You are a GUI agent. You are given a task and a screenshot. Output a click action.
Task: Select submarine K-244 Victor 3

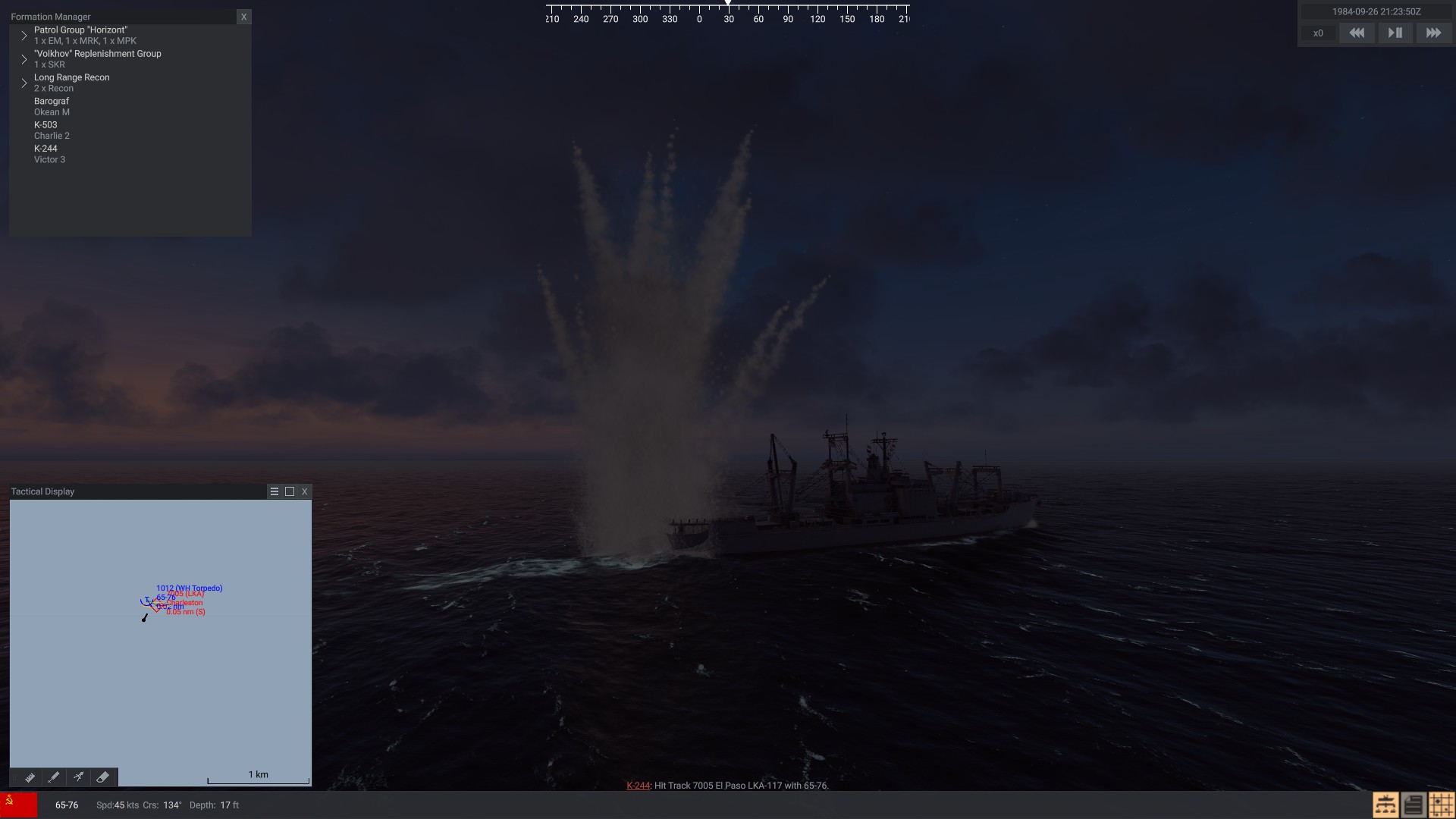point(49,154)
